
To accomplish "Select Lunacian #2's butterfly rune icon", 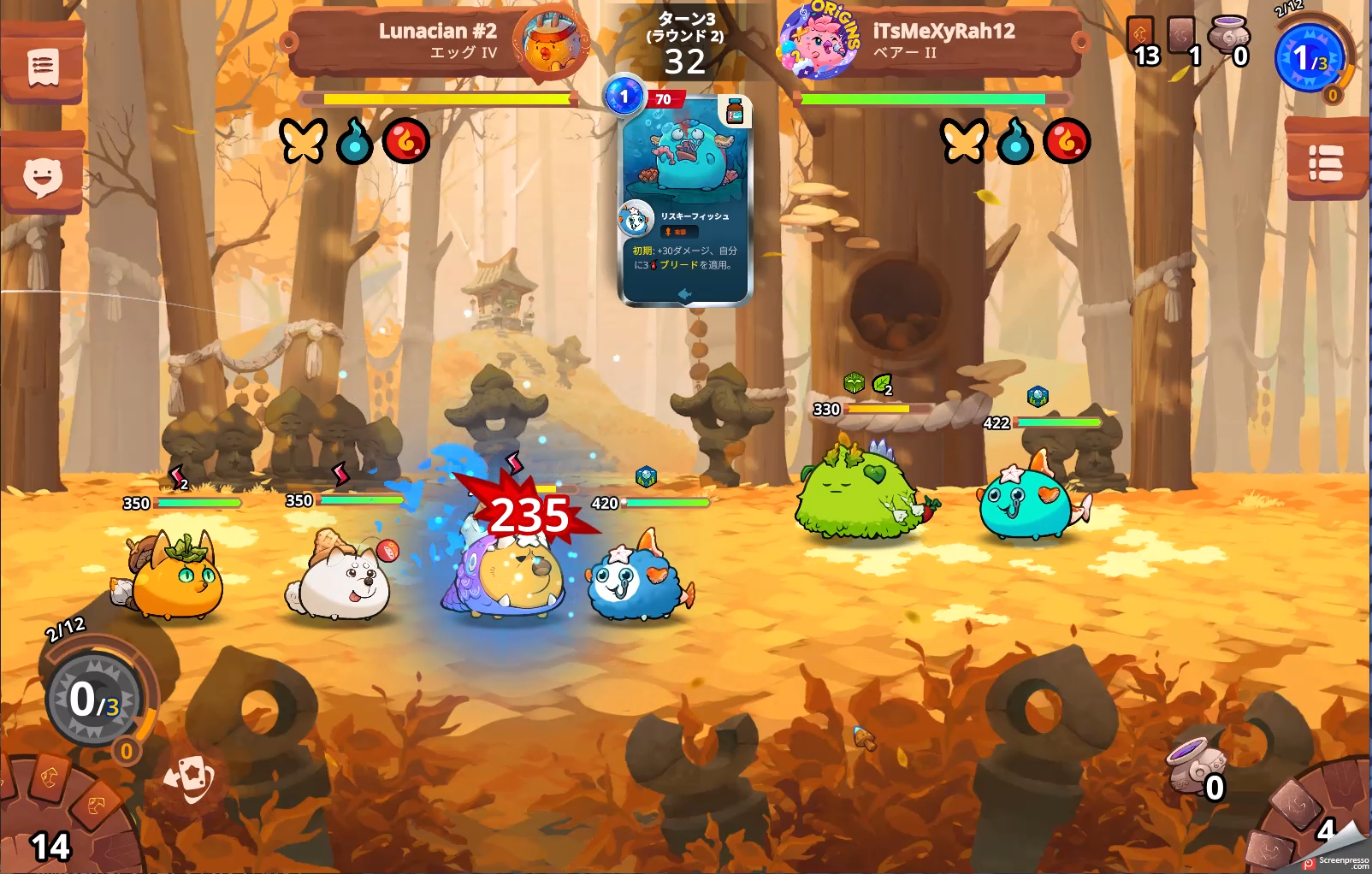I will pyautogui.click(x=303, y=140).
